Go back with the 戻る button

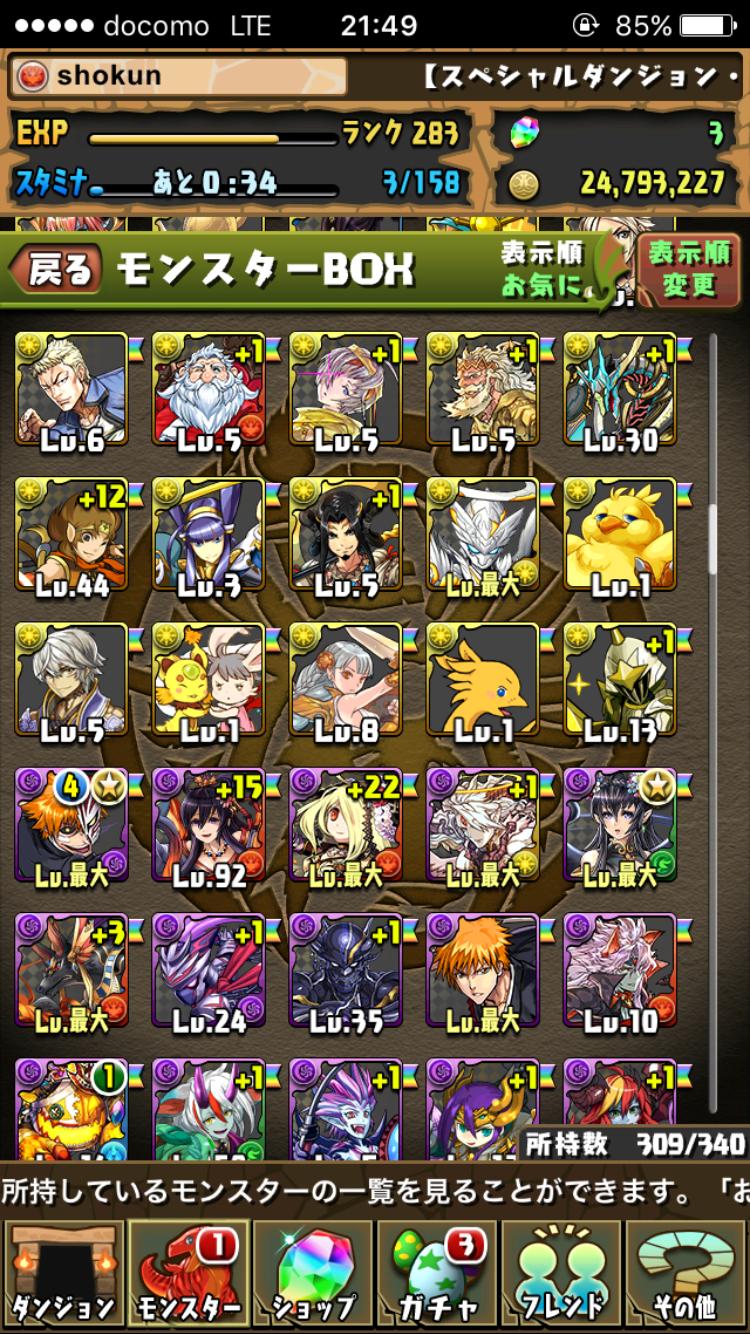[x=57, y=270]
